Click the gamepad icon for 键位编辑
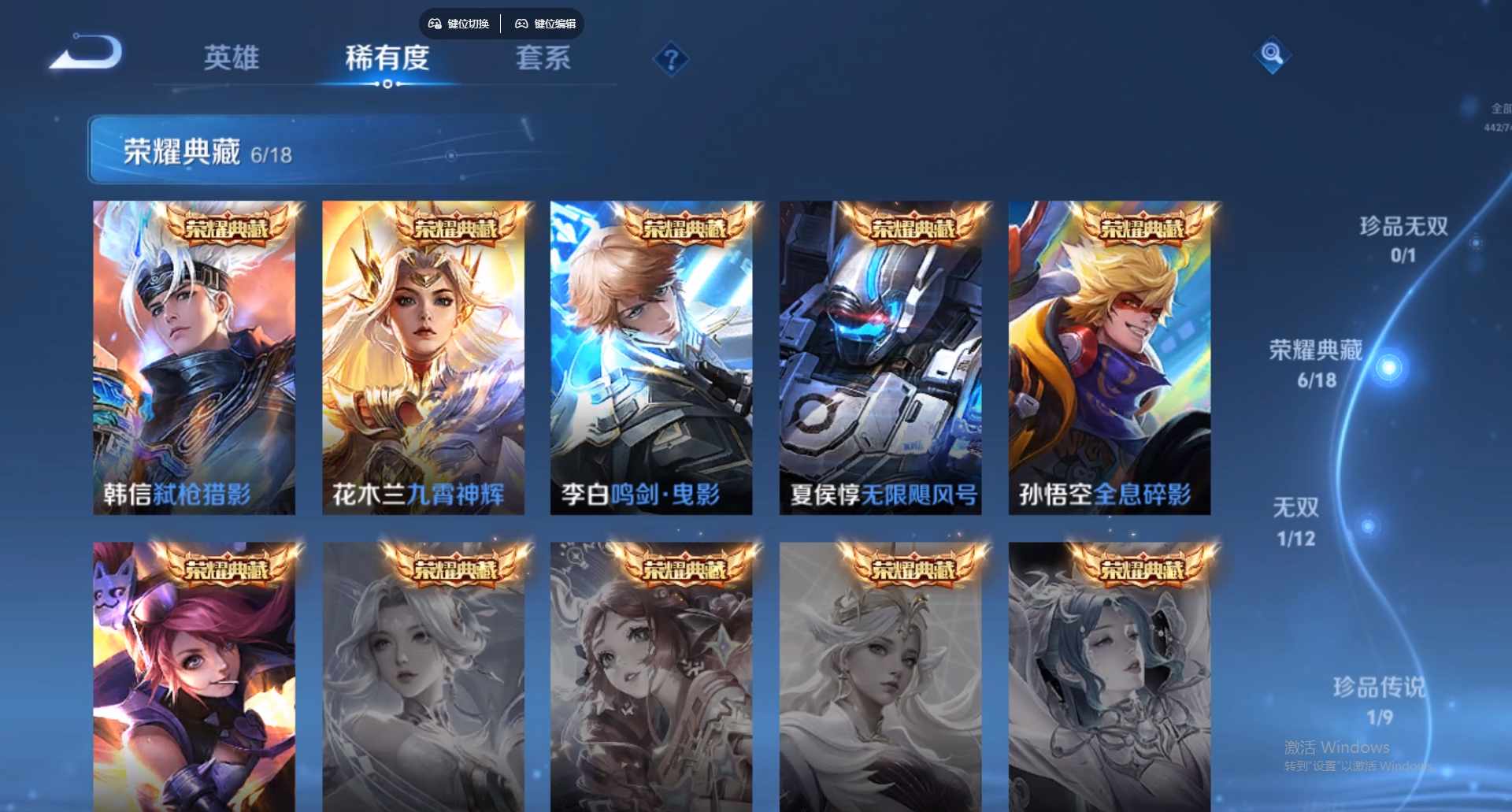The height and width of the screenshot is (812, 1512). click(x=521, y=24)
